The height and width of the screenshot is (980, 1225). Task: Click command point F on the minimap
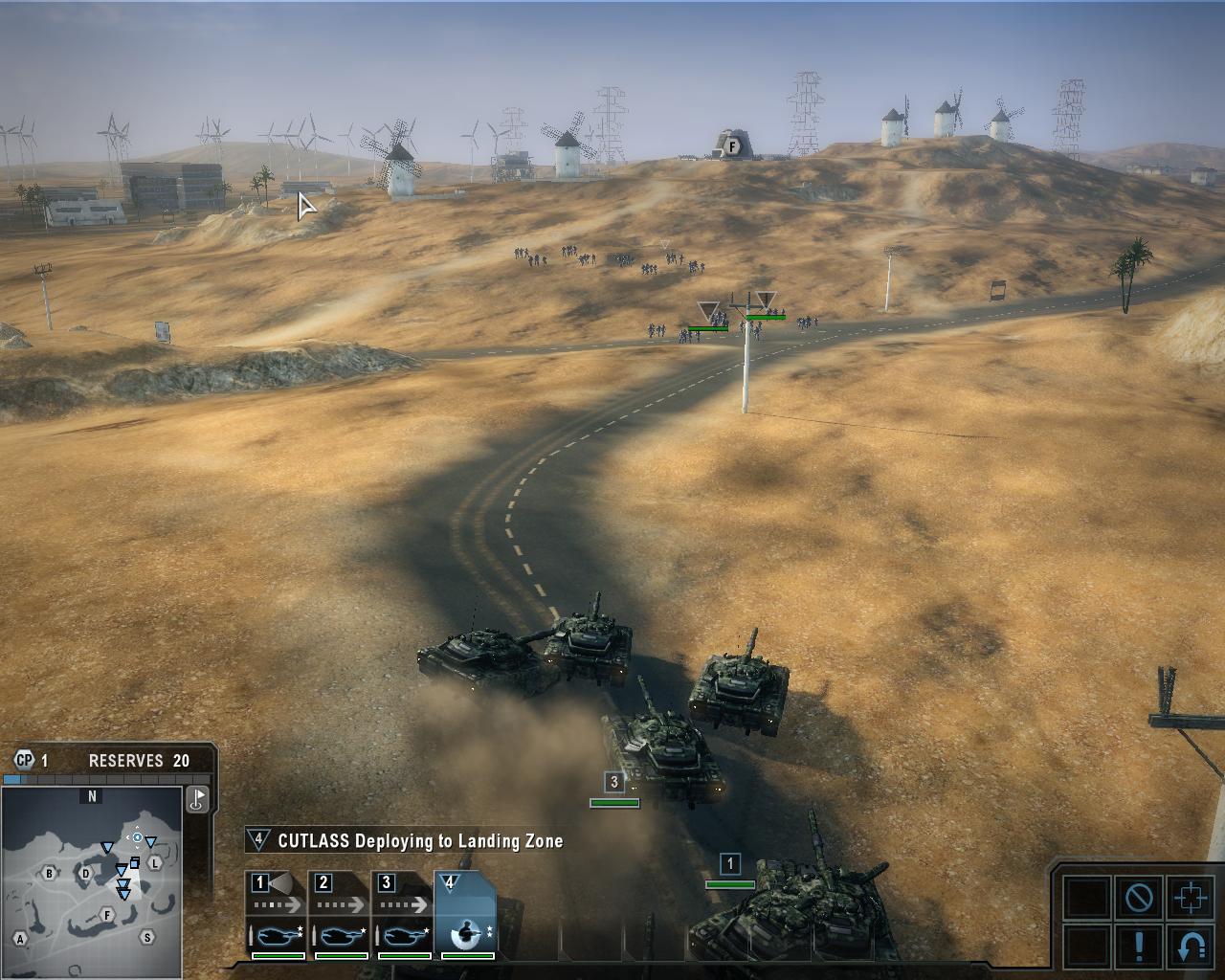click(108, 915)
